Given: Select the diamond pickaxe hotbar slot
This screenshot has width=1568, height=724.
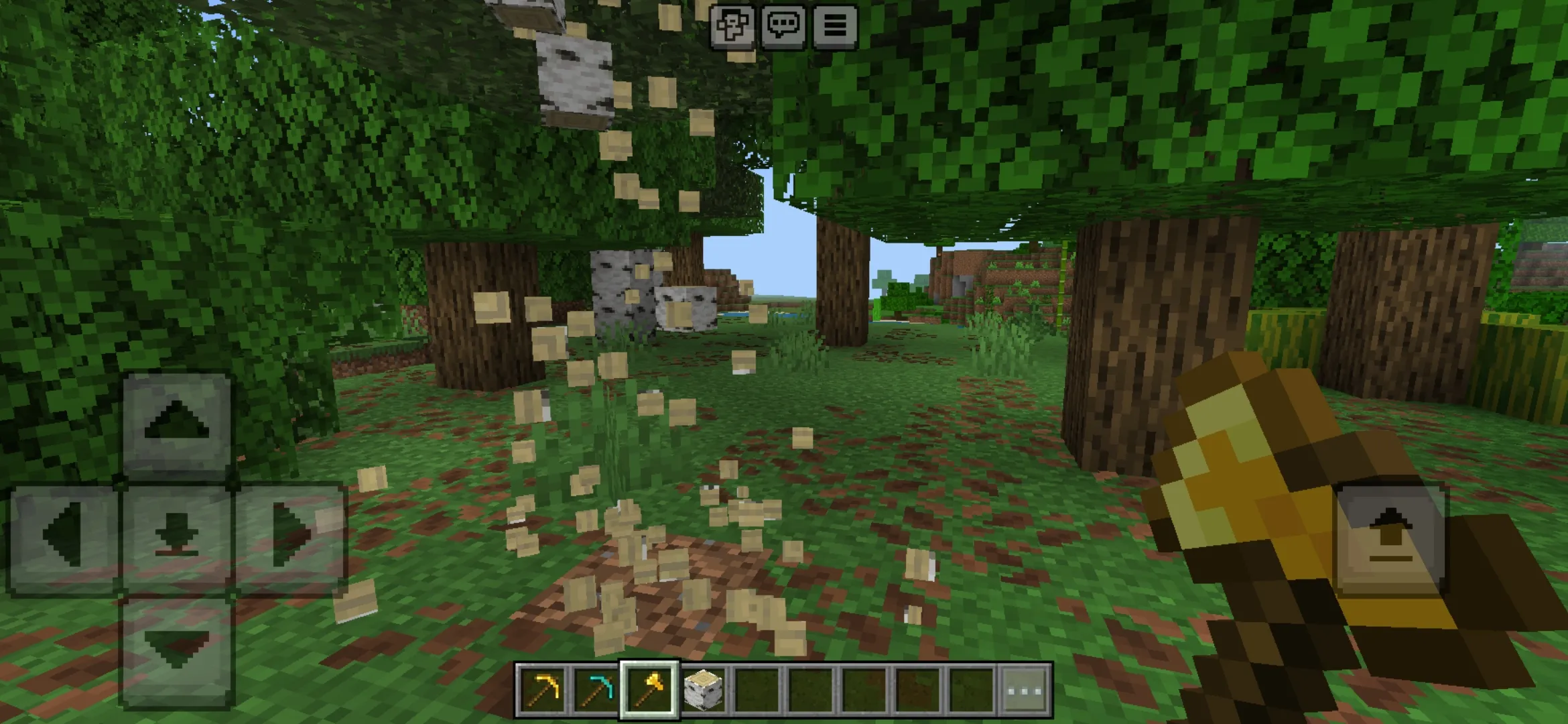Looking at the screenshot, I should (x=596, y=689).
